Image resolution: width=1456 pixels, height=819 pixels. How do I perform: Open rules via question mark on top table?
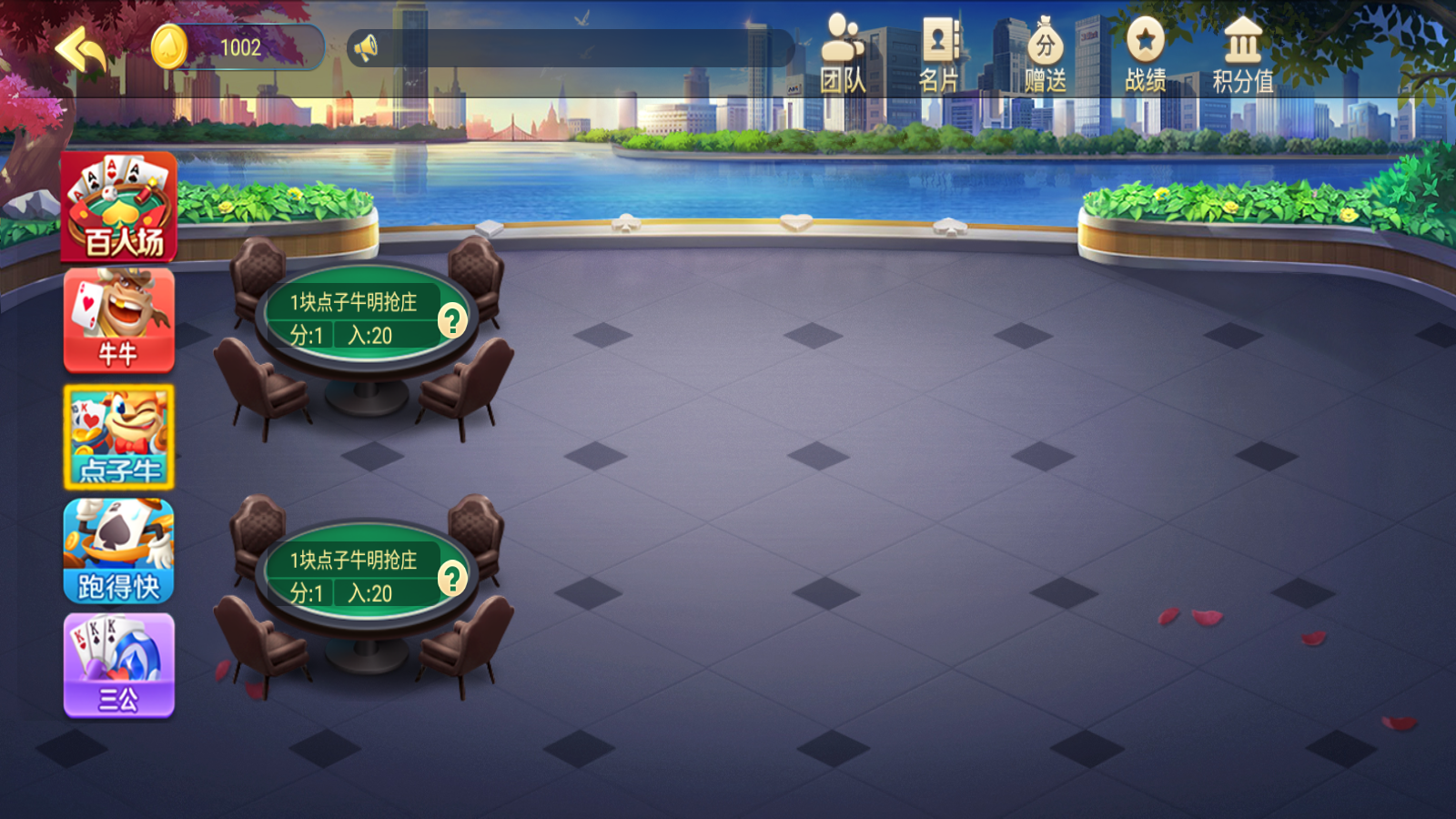452,319
